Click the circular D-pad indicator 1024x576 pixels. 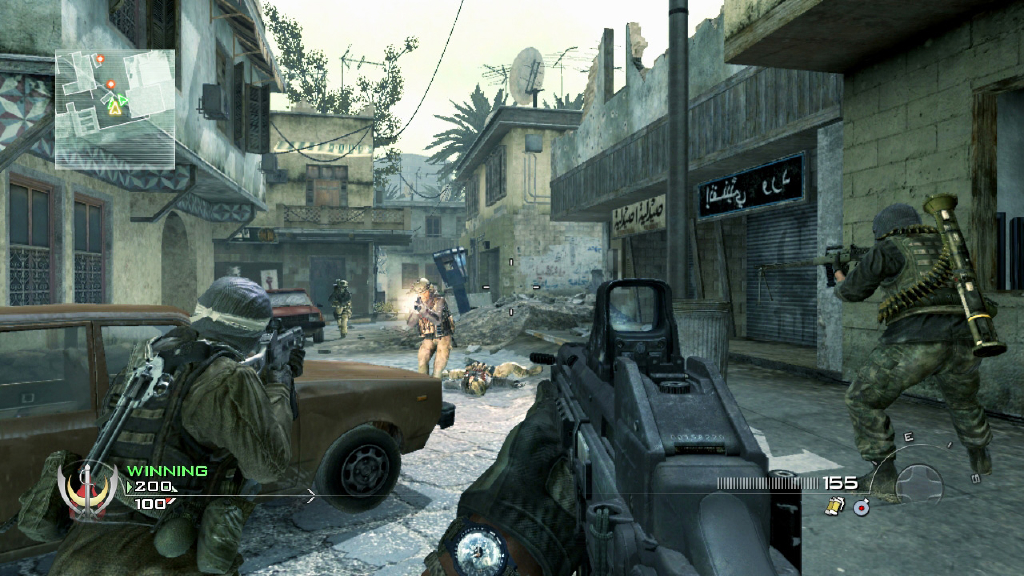[919, 484]
